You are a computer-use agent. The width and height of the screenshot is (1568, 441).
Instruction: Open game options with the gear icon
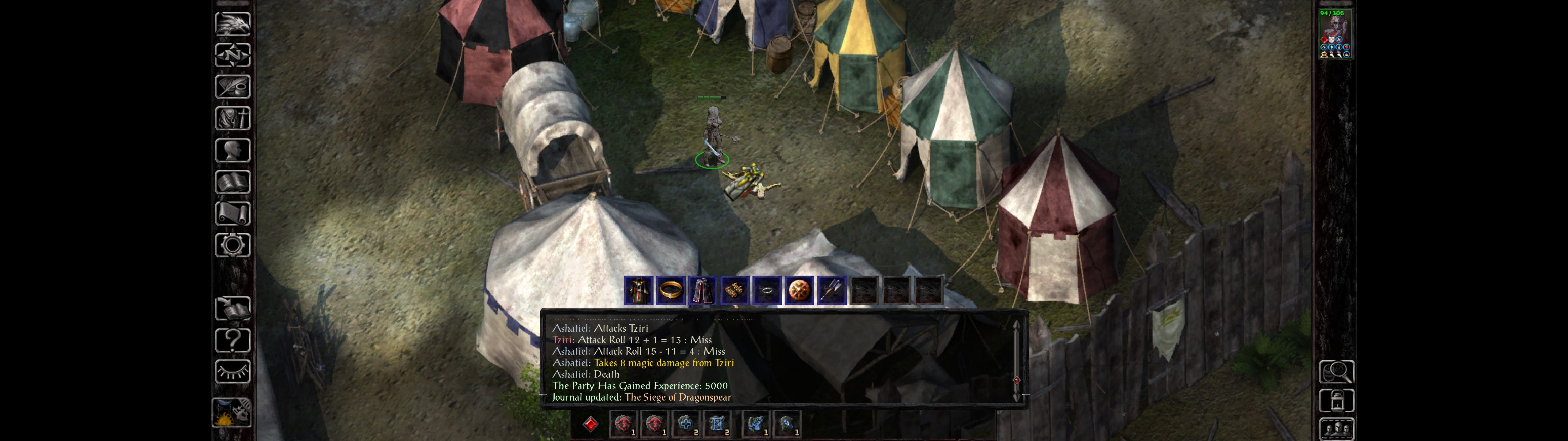(x=232, y=246)
